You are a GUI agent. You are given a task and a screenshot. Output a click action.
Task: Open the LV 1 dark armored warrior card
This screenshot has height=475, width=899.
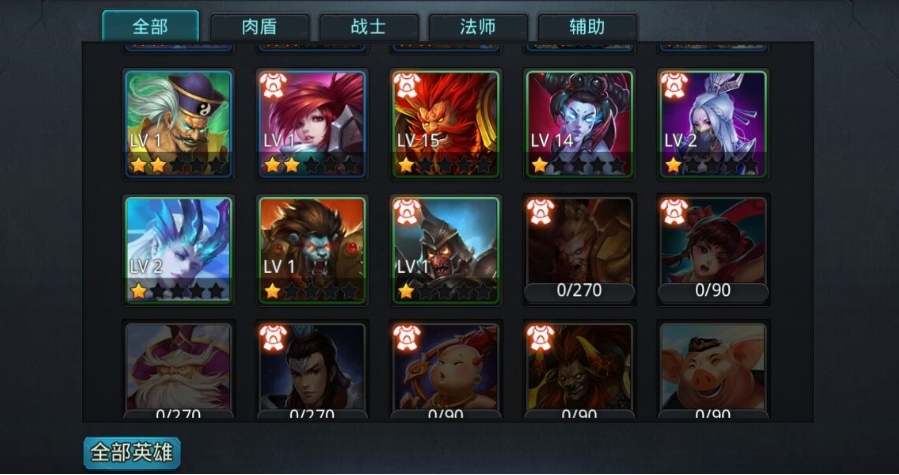coord(446,250)
